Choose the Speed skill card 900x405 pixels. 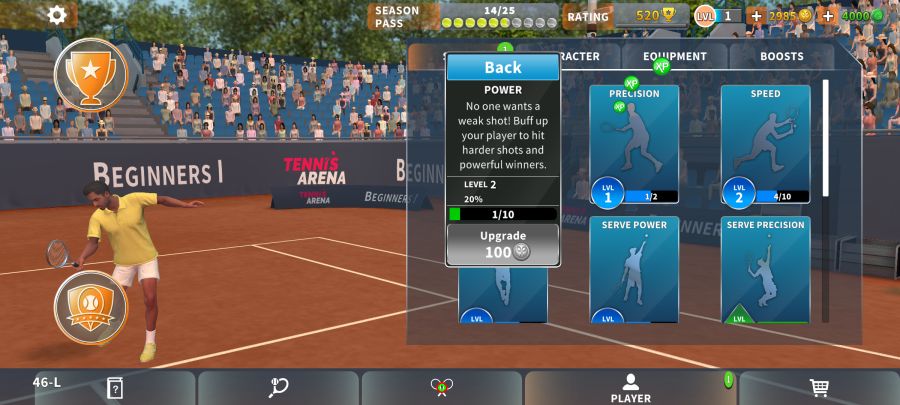tap(765, 143)
